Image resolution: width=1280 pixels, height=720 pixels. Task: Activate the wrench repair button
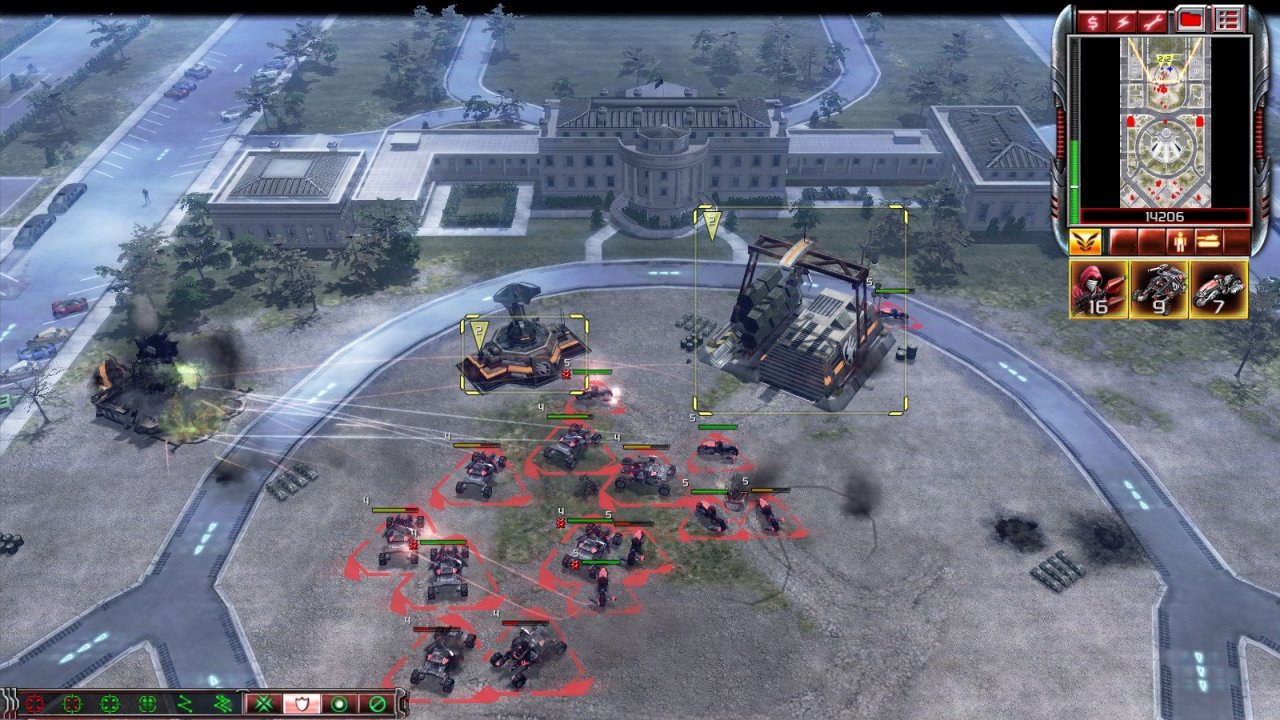click(x=1154, y=19)
